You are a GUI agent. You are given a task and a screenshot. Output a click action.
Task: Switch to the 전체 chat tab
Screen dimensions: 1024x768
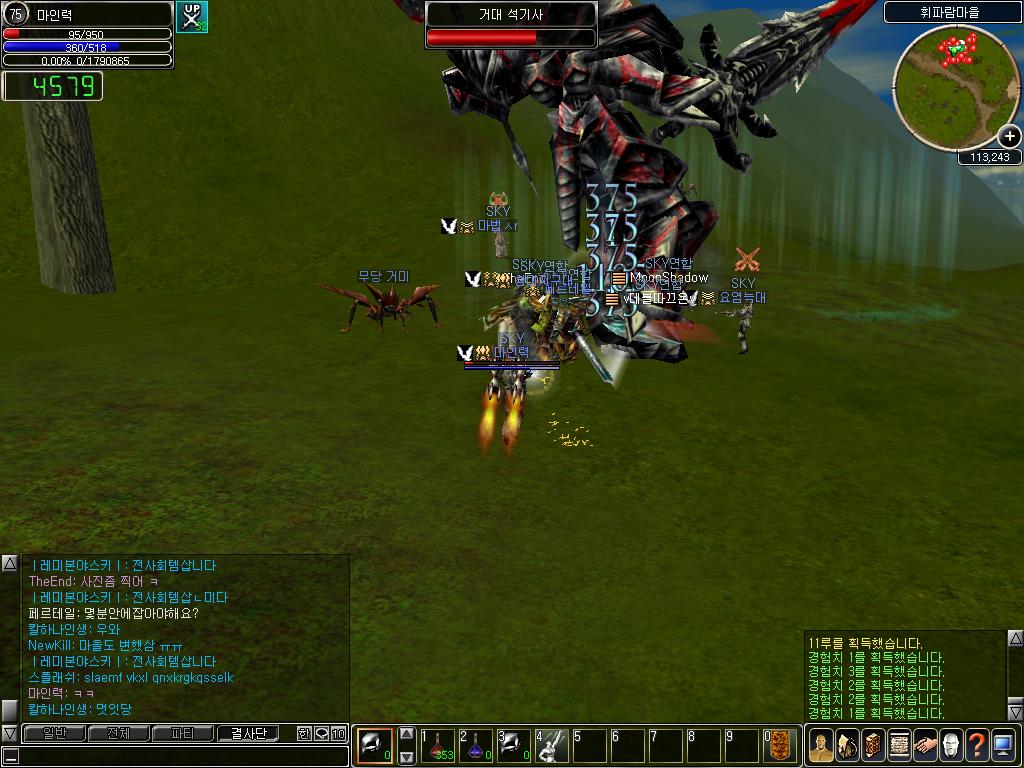click(118, 733)
